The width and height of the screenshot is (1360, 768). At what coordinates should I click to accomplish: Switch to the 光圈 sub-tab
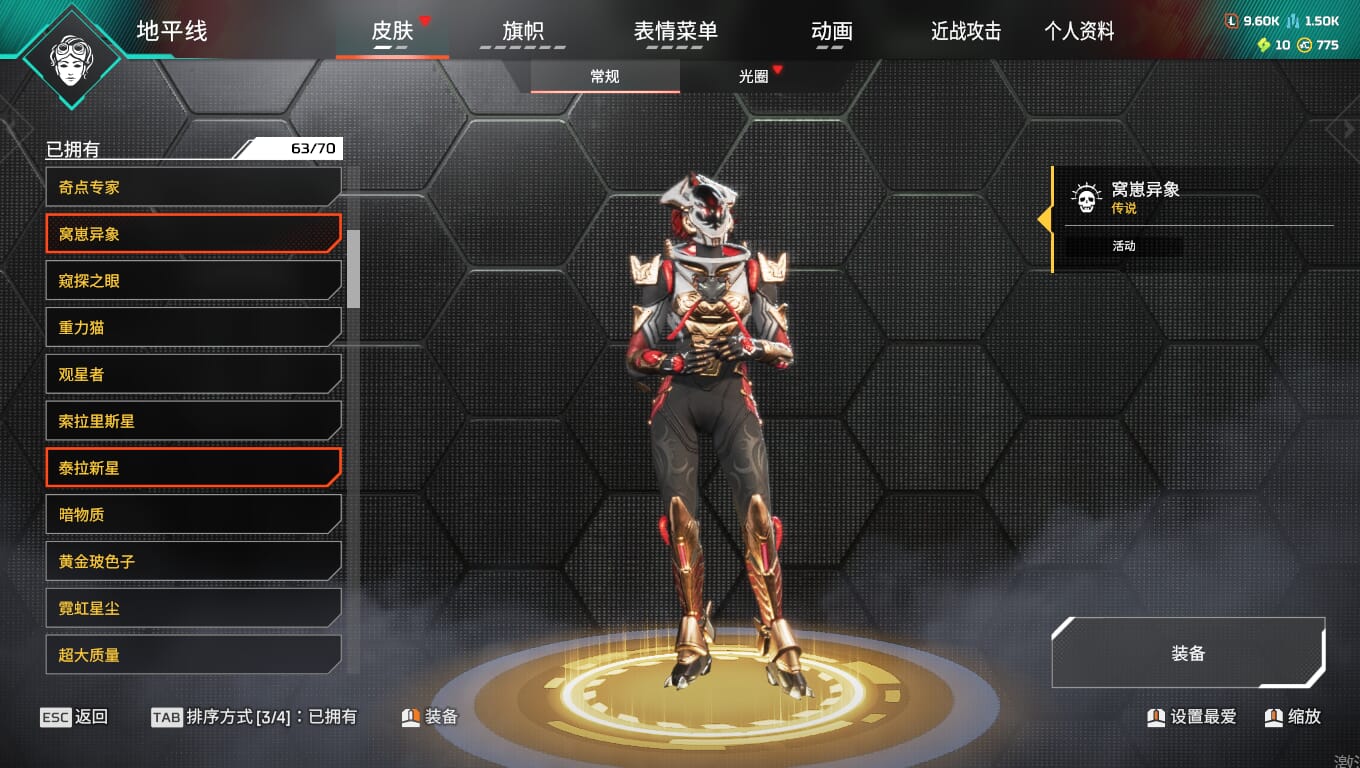[x=754, y=76]
